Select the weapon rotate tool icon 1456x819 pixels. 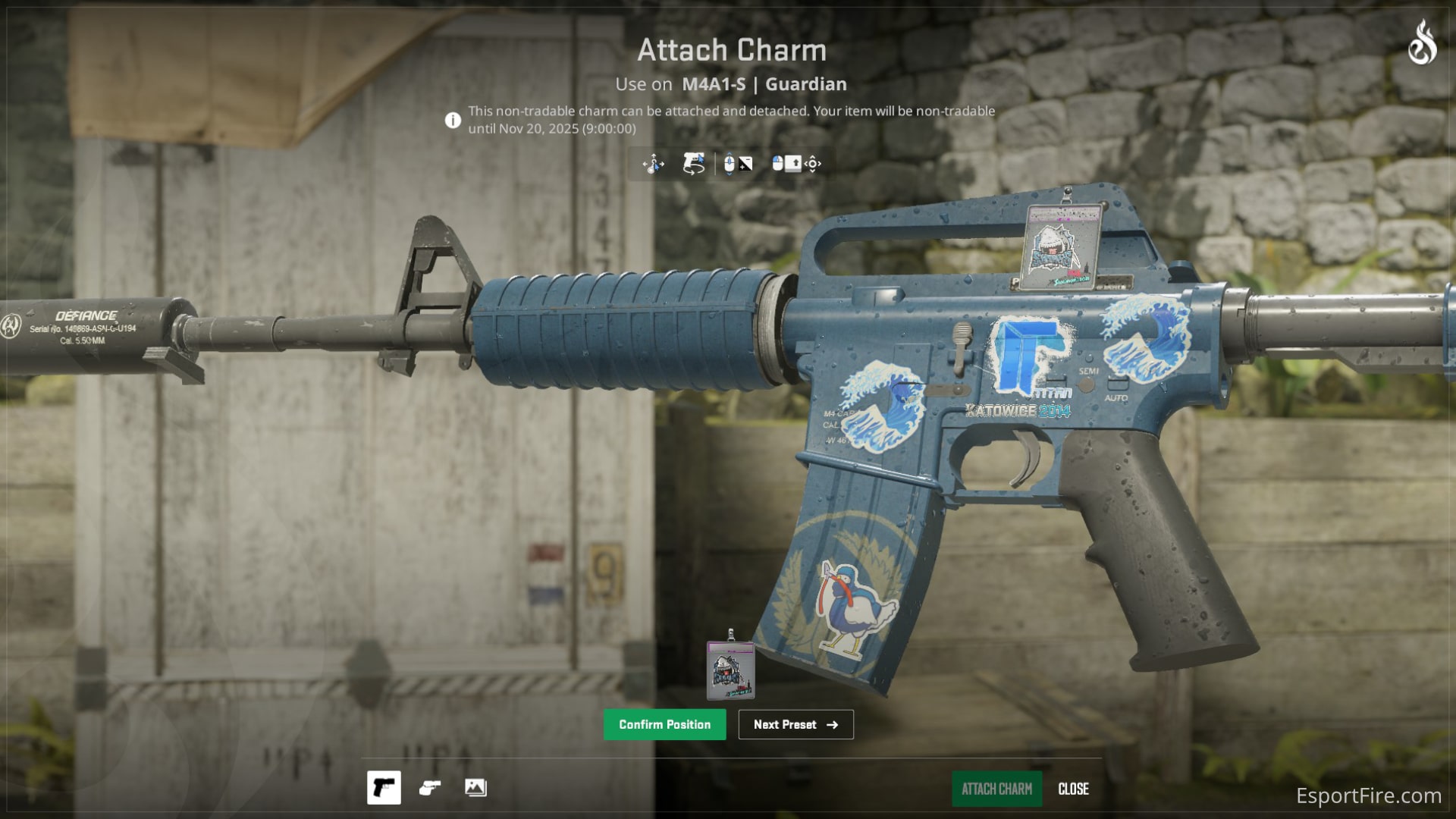pyautogui.click(x=693, y=164)
